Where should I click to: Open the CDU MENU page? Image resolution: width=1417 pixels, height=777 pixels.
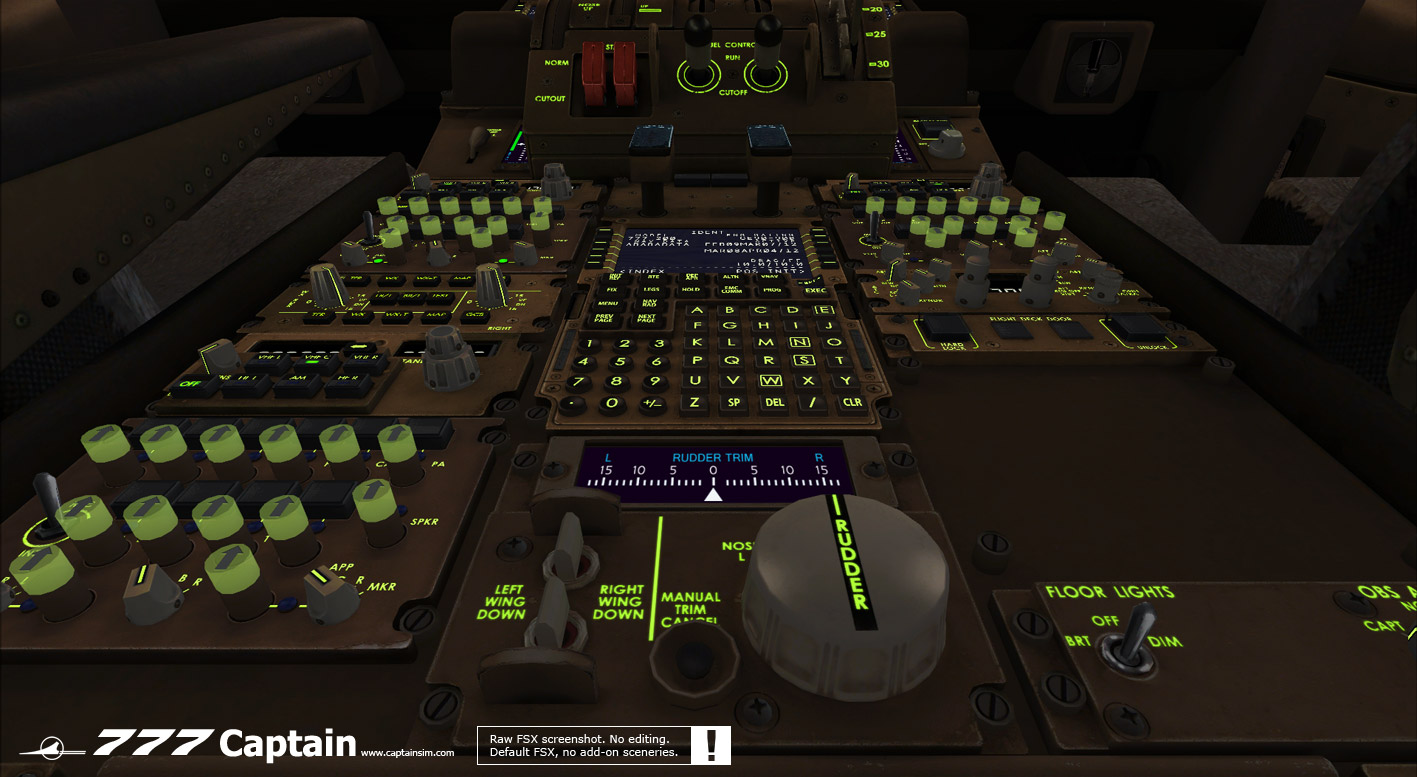[608, 303]
